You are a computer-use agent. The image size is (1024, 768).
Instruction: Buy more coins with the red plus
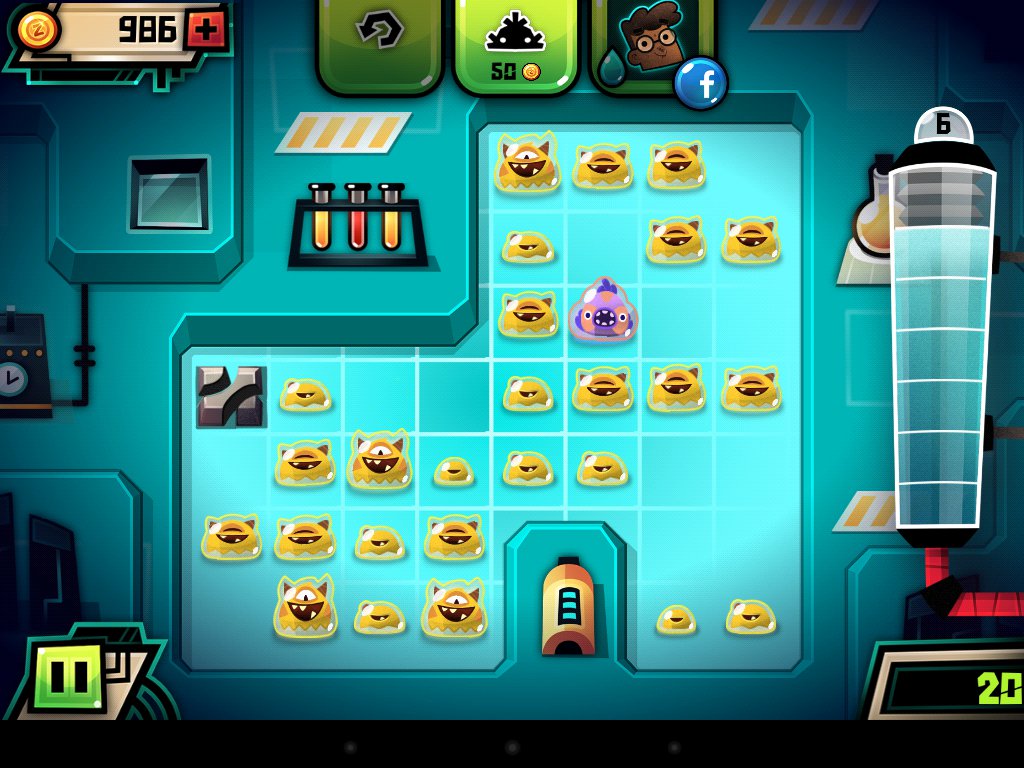point(206,30)
